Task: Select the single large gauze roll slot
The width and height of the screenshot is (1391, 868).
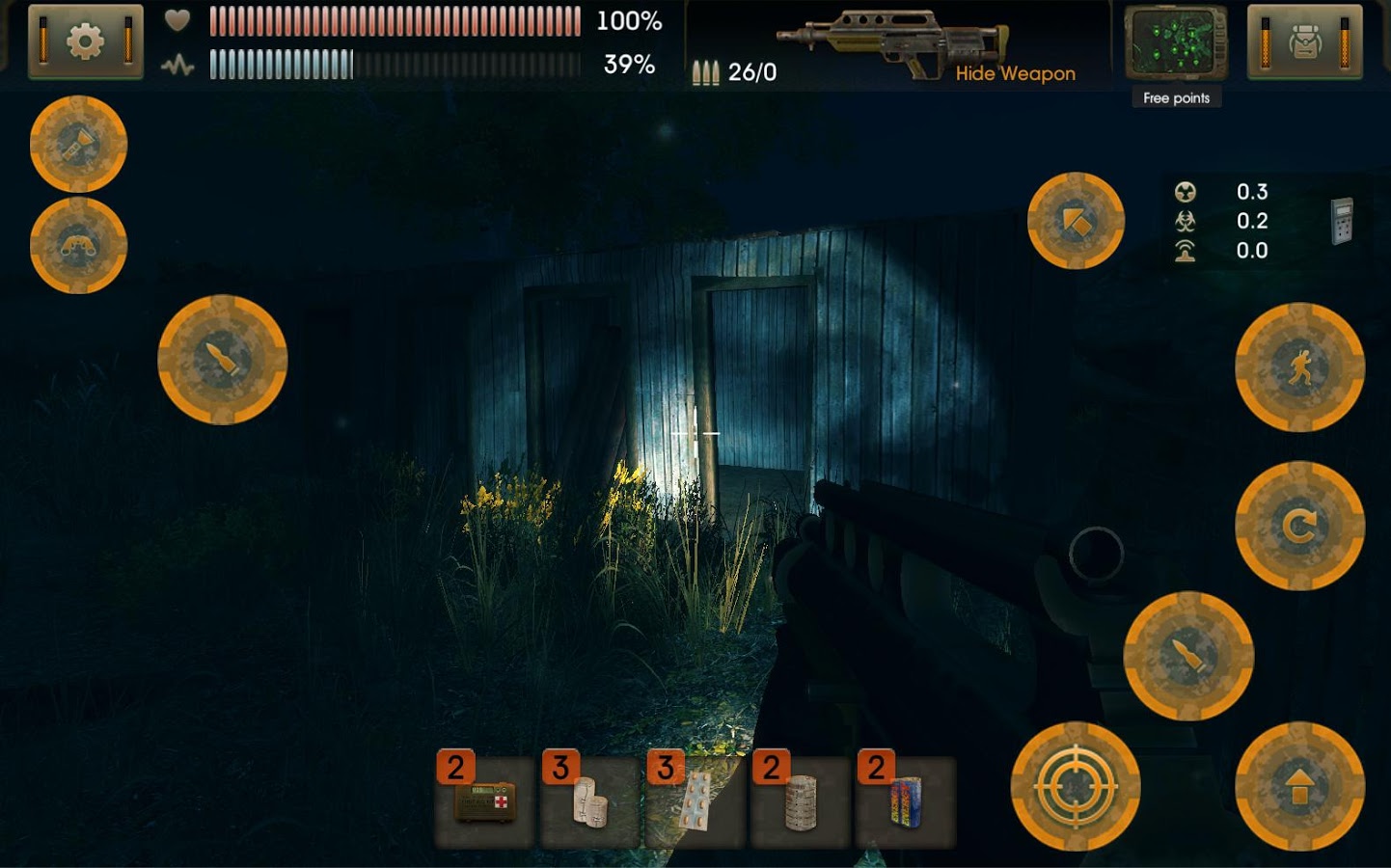Action: (x=800, y=801)
